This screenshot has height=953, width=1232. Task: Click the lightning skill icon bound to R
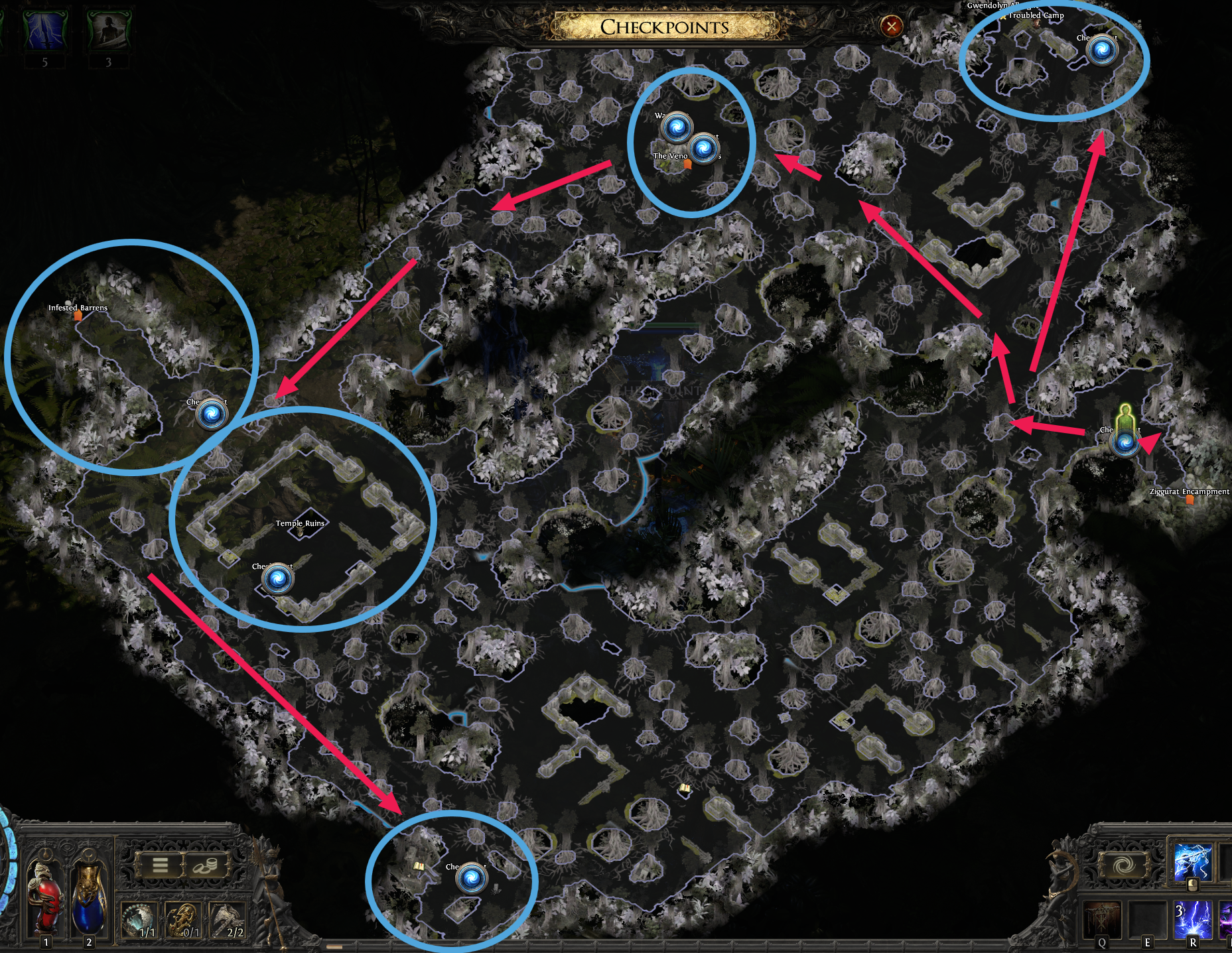pos(1194,919)
